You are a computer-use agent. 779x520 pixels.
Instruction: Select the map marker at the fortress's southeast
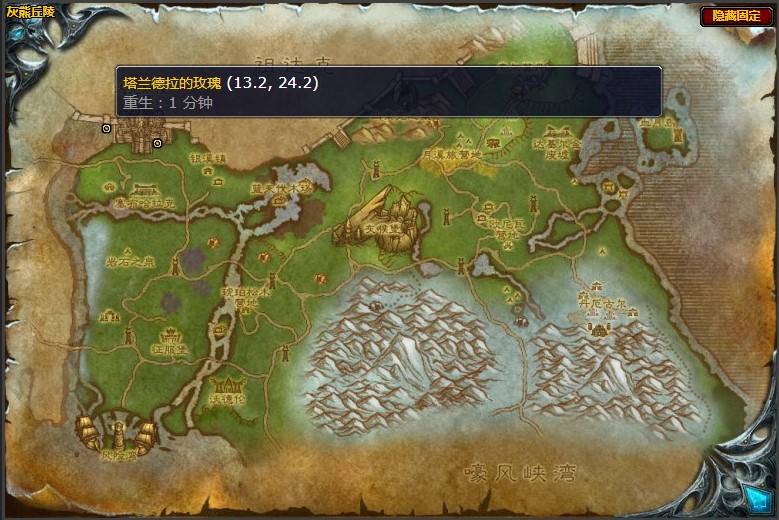point(158,144)
